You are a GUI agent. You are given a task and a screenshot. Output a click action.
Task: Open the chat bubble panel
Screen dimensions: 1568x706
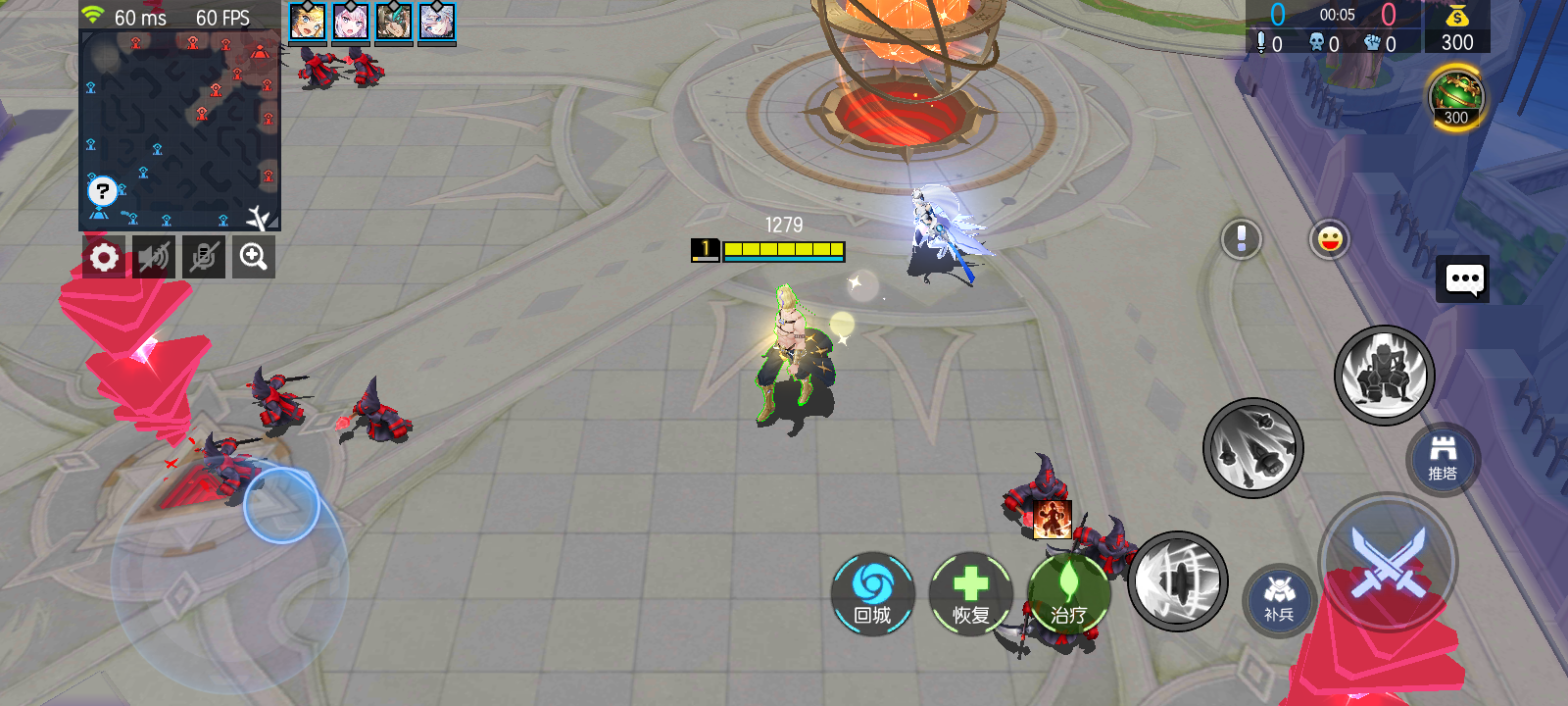1463,278
